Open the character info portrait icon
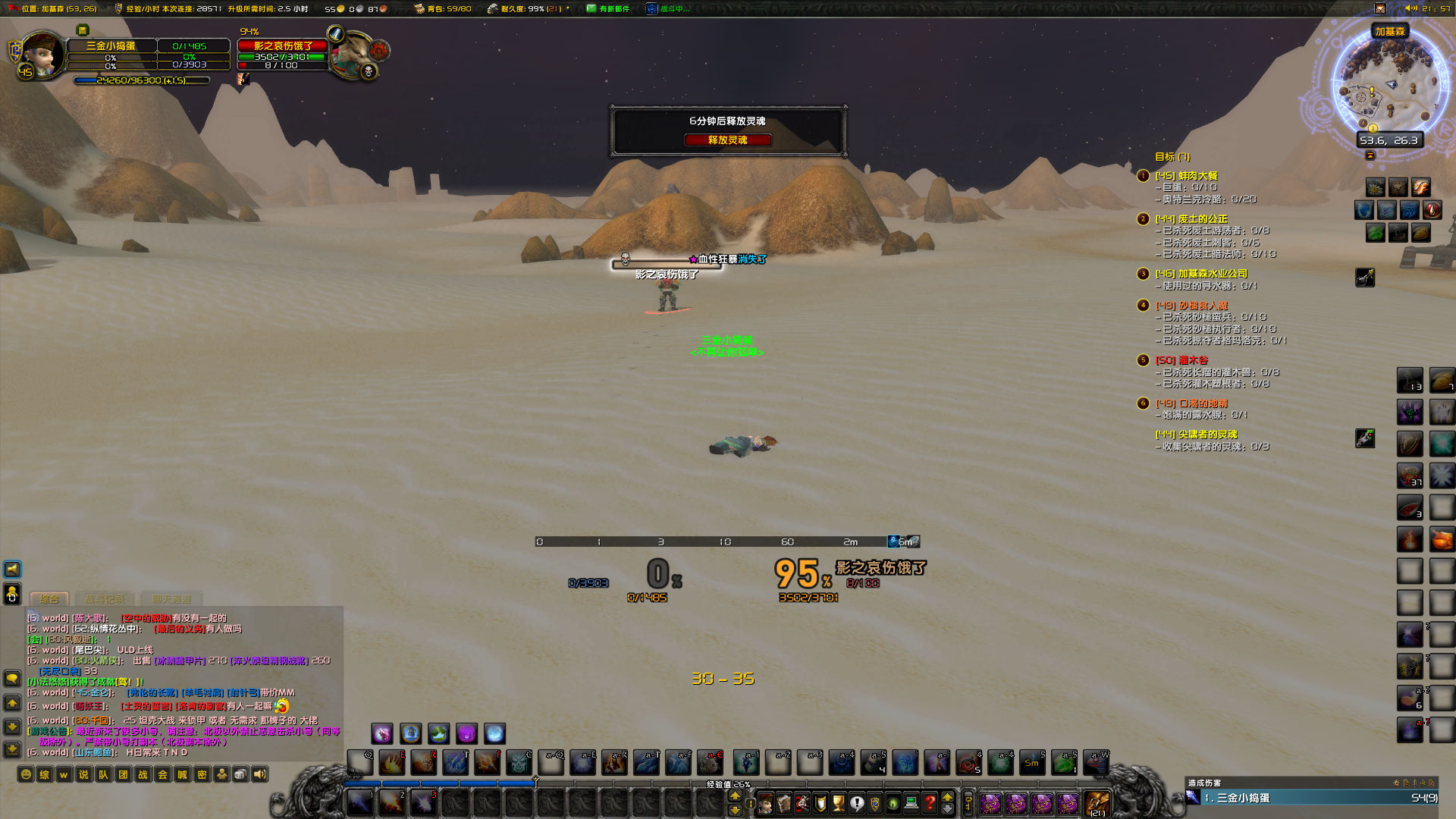This screenshot has height=819, width=1456. click(x=765, y=804)
